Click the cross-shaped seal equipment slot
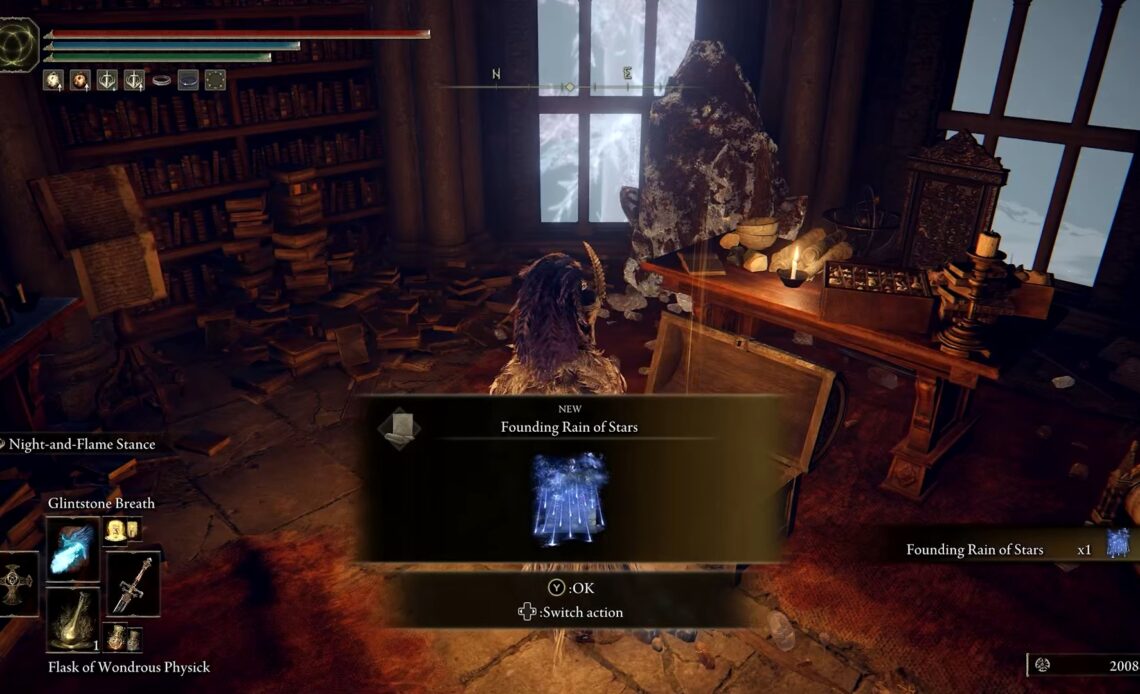1140x694 pixels. coord(16,584)
